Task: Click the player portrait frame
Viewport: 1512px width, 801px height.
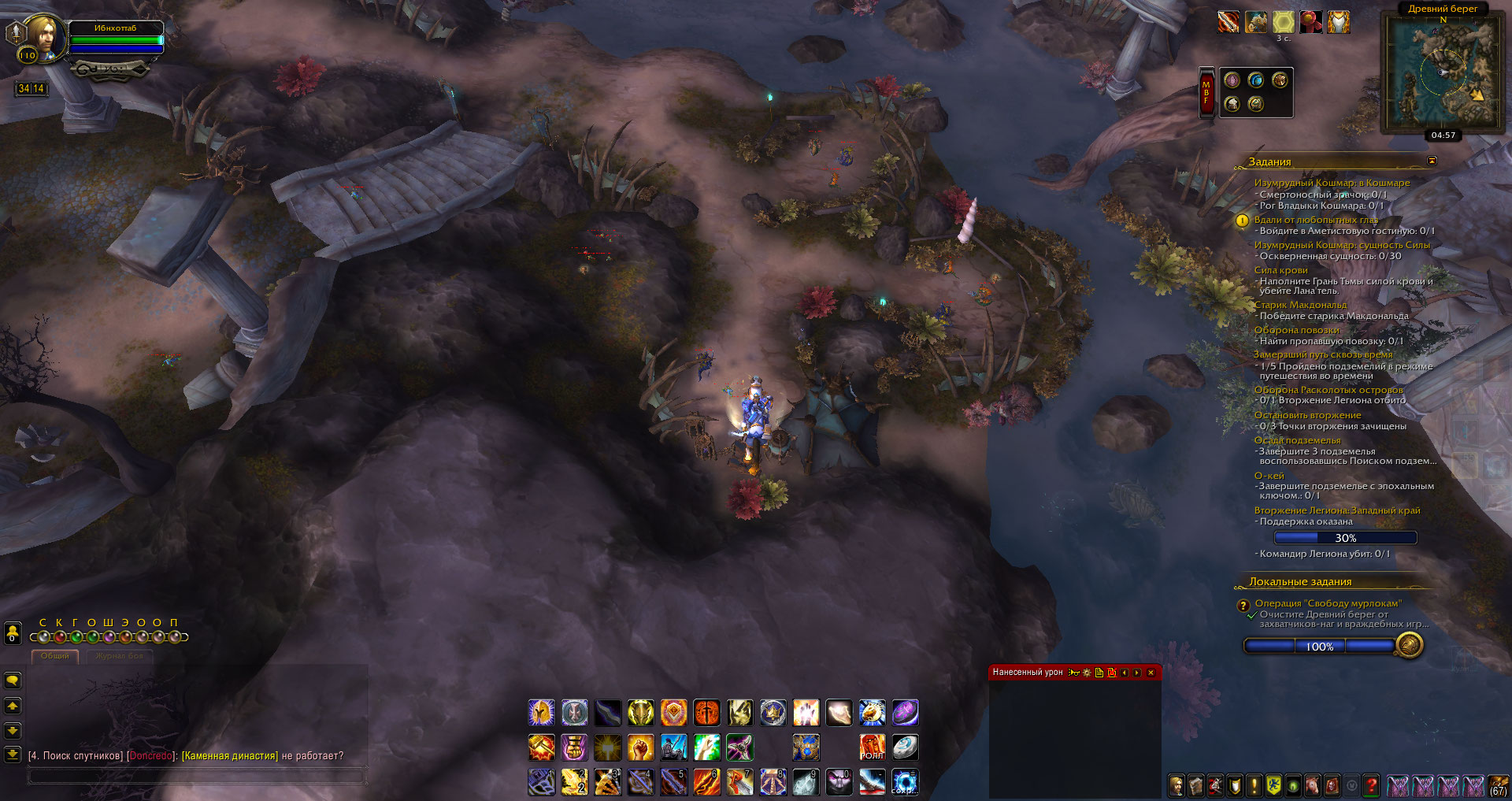Action: (x=43, y=37)
